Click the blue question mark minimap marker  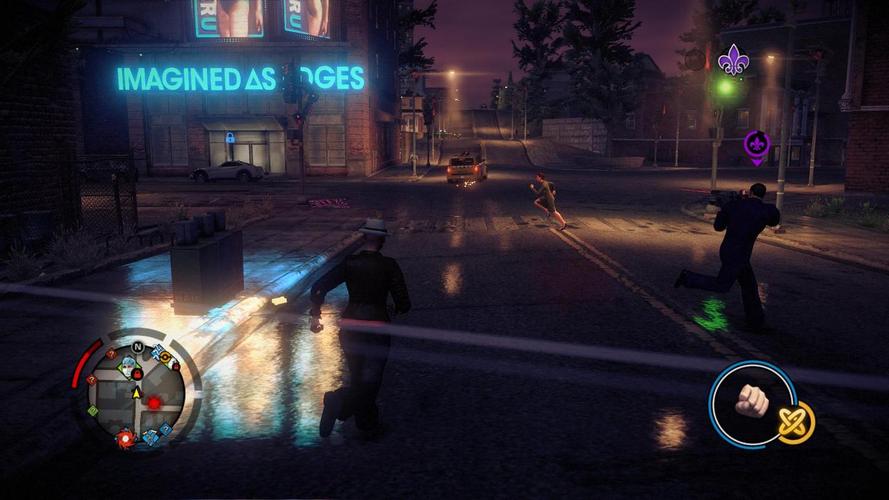click(166, 428)
